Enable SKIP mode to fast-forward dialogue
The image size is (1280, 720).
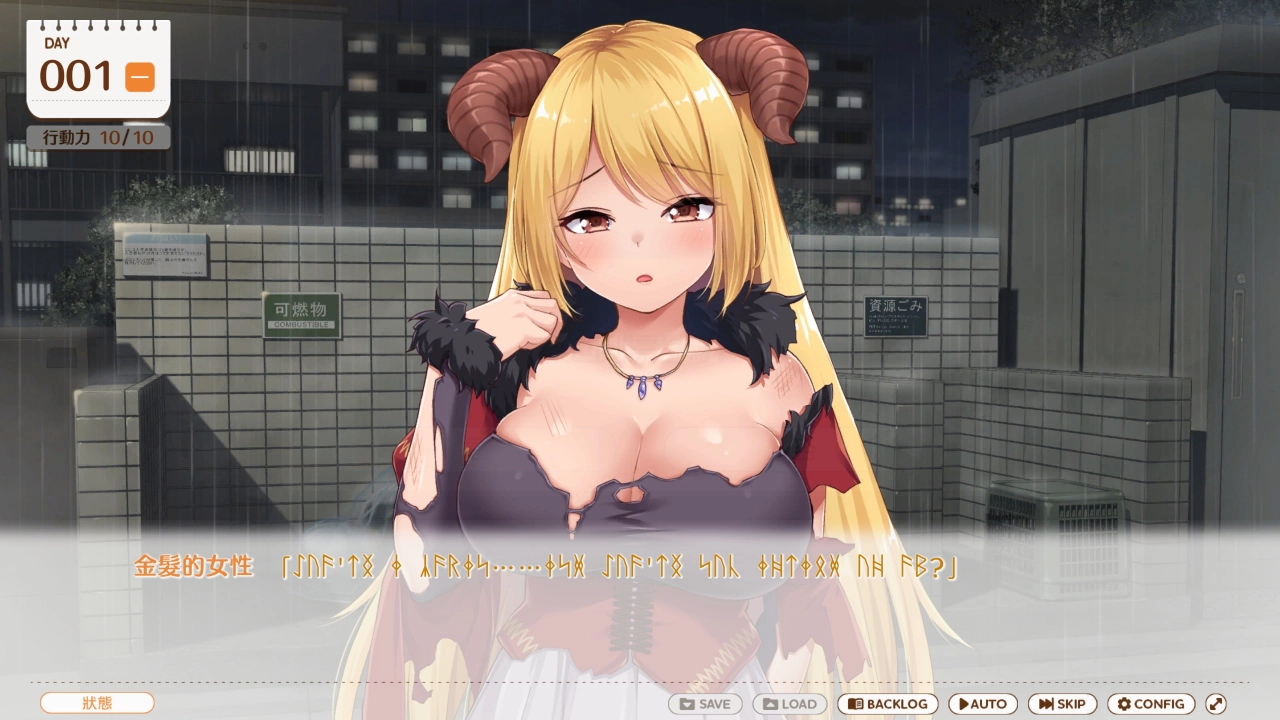[1062, 704]
